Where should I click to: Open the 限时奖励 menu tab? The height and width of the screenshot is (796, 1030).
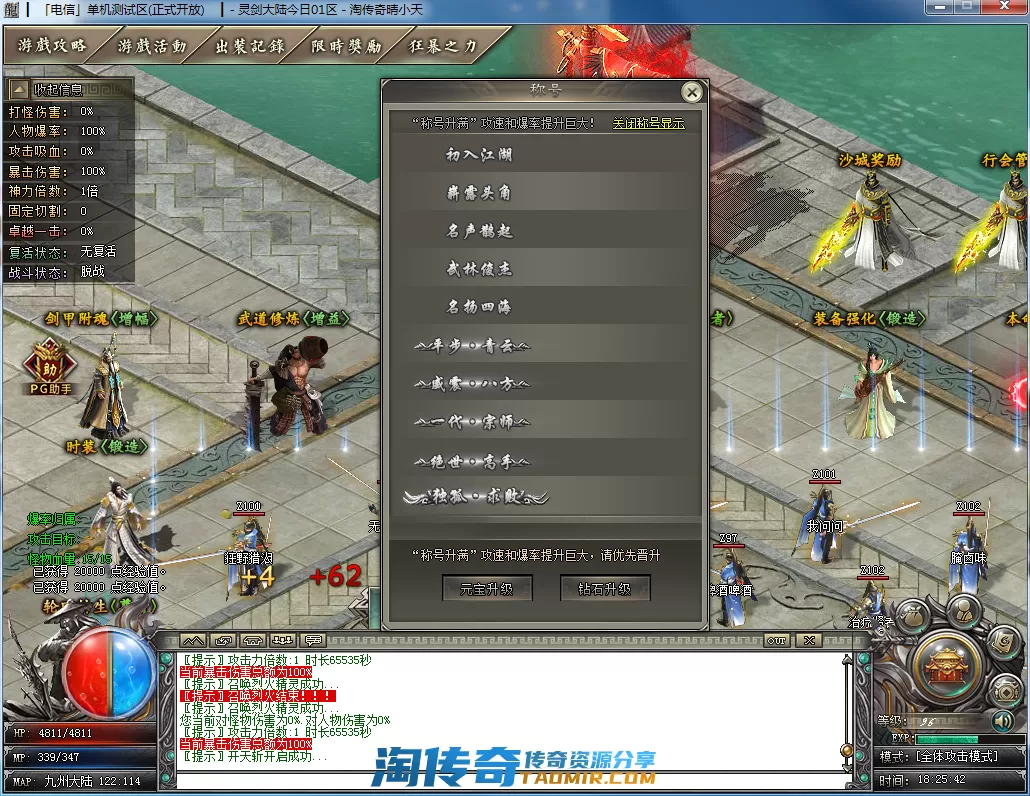(x=346, y=46)
